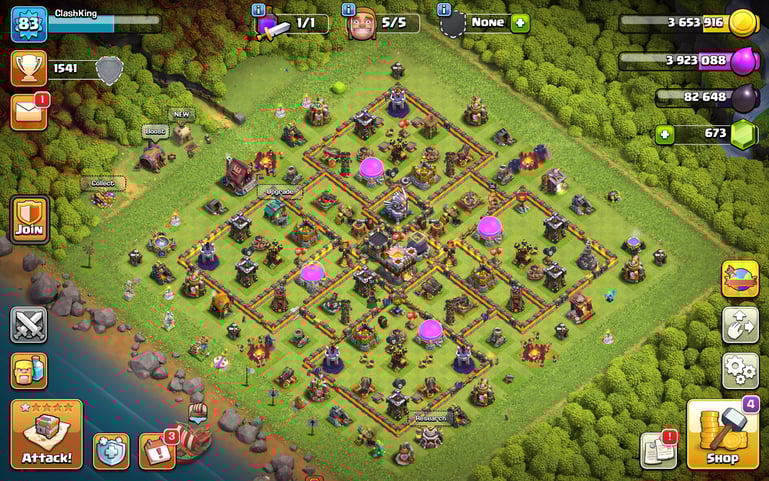Open the mailbox with the red notification
769x481 pixels.
(x=29, y=111)
